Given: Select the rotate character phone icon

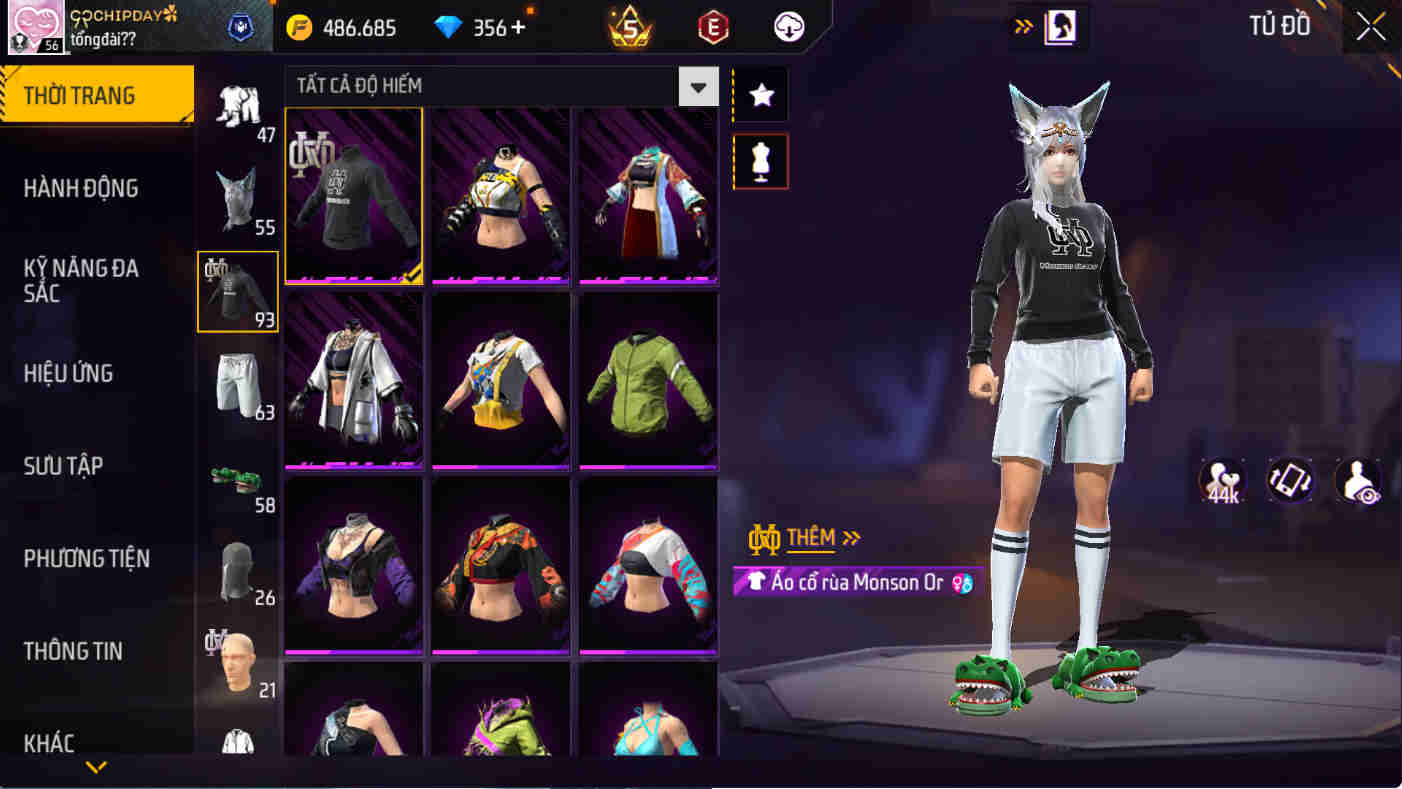Looking at the screenshot, I should [x=1289, y=481].
